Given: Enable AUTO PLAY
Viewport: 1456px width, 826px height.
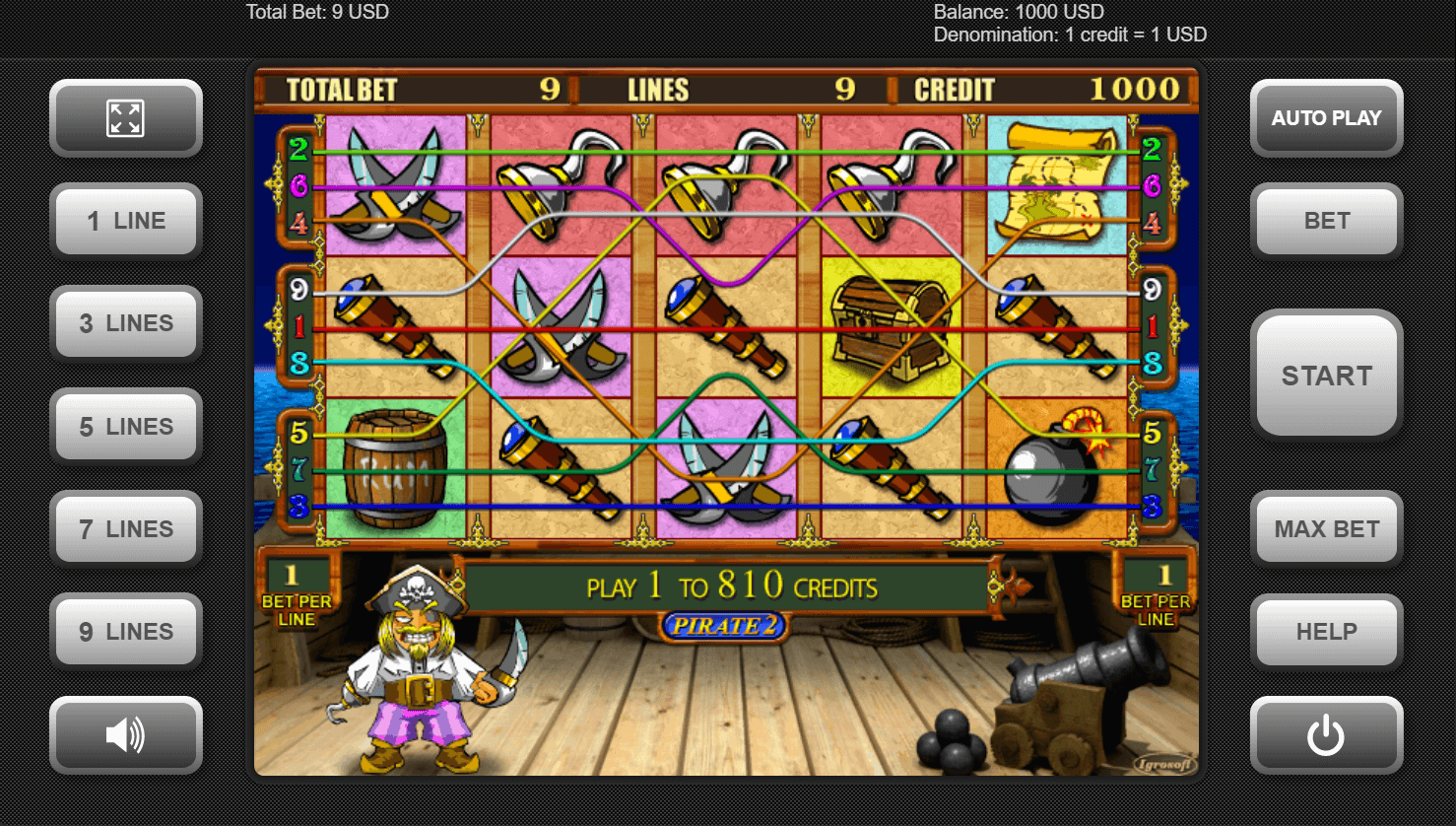Looking at the screenshot, I should (x=1326, y=118).
